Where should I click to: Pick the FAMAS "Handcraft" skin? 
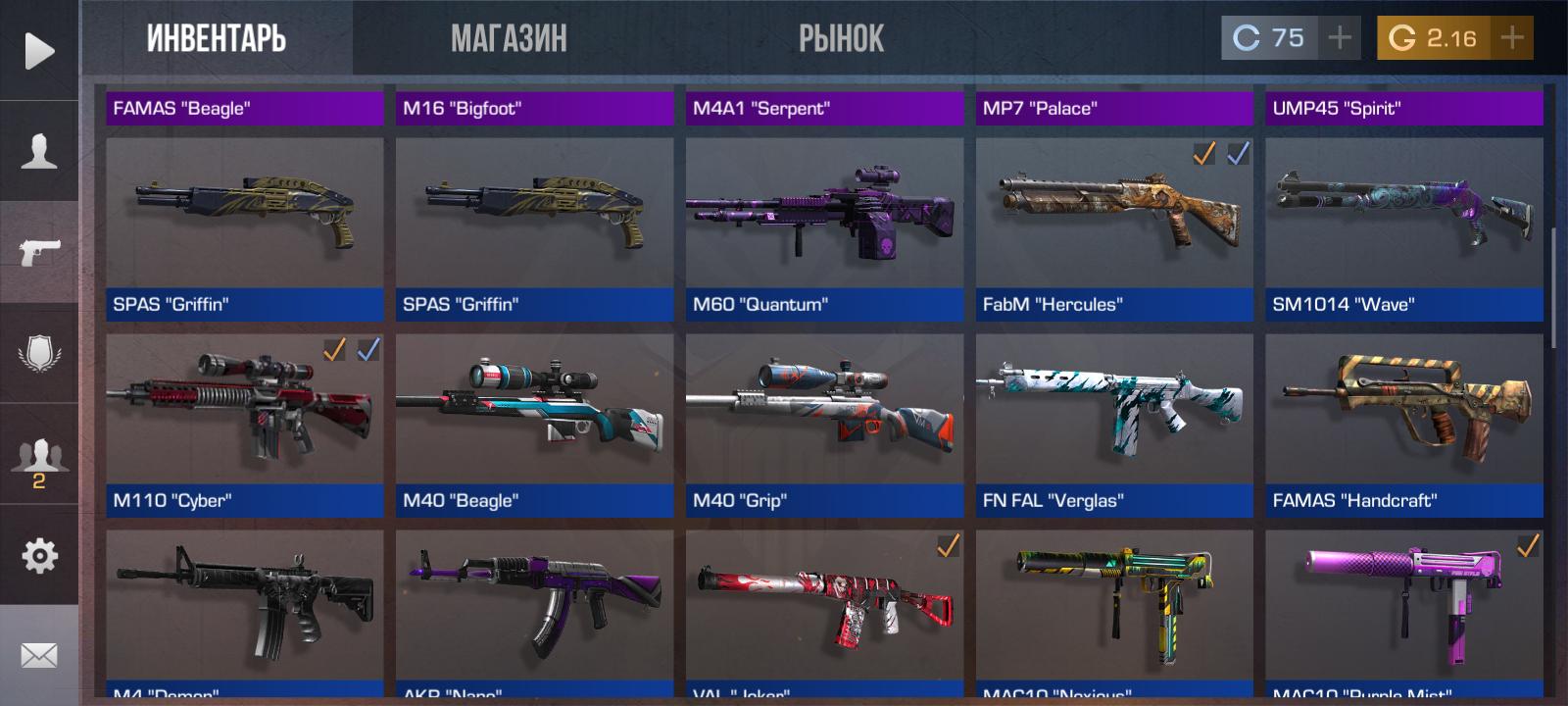tap(1403, 425)
